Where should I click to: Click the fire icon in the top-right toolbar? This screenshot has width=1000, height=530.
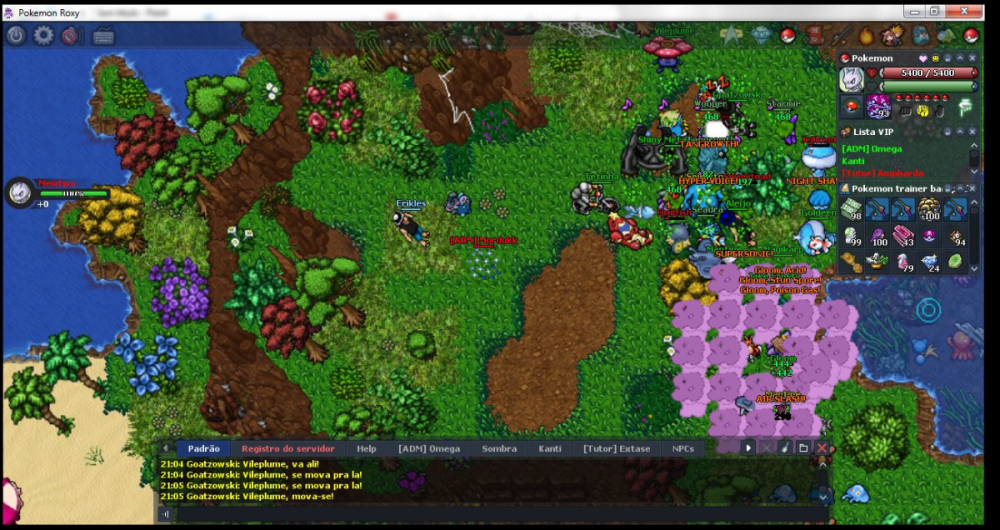pyautogui.click(x=867, y=36)
